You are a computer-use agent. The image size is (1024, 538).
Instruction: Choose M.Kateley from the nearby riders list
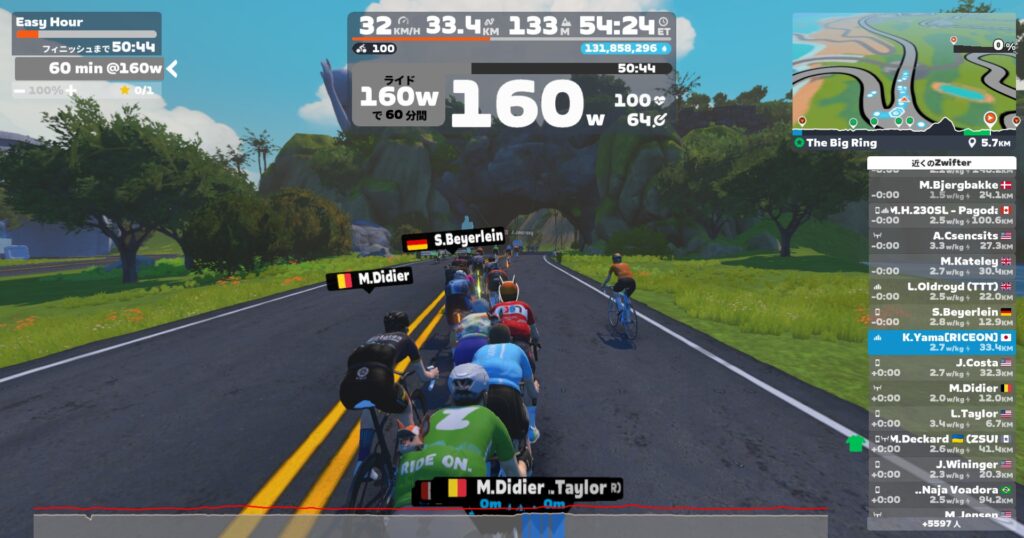click(941, 266)
